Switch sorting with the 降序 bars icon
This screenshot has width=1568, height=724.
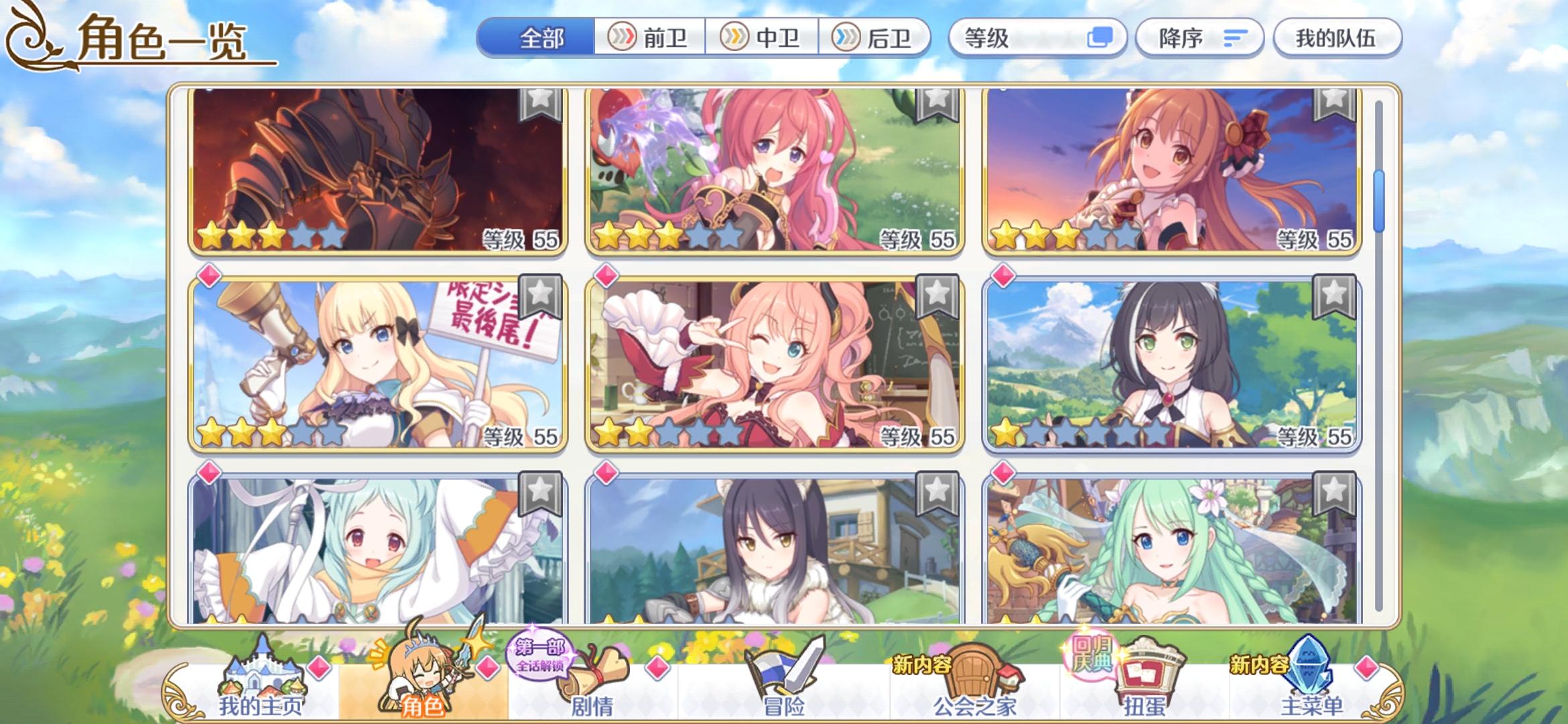pos(1238,38)
